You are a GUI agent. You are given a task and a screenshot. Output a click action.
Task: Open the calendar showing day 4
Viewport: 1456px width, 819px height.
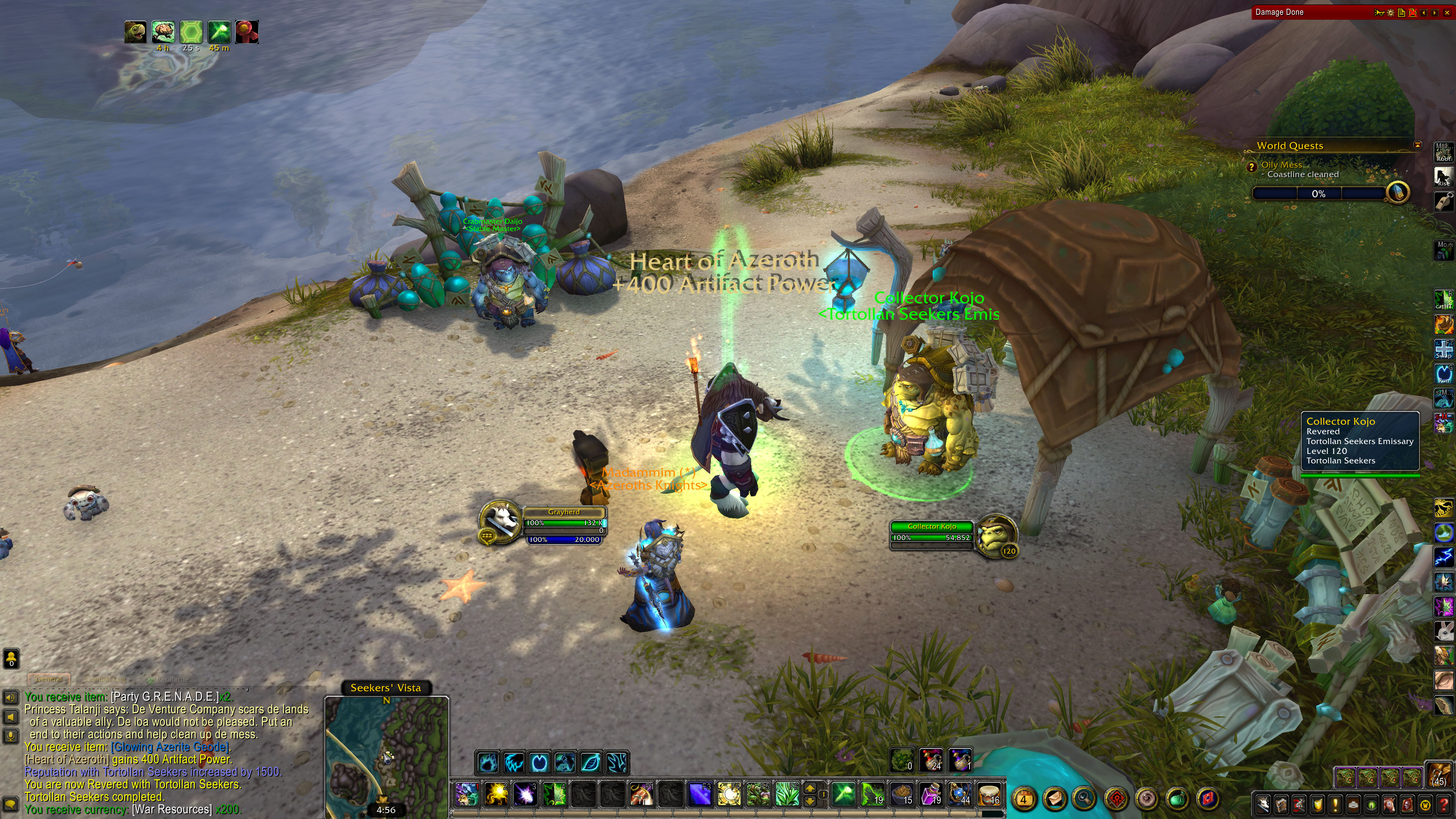pyautogui.click(x=1023, y=799)
